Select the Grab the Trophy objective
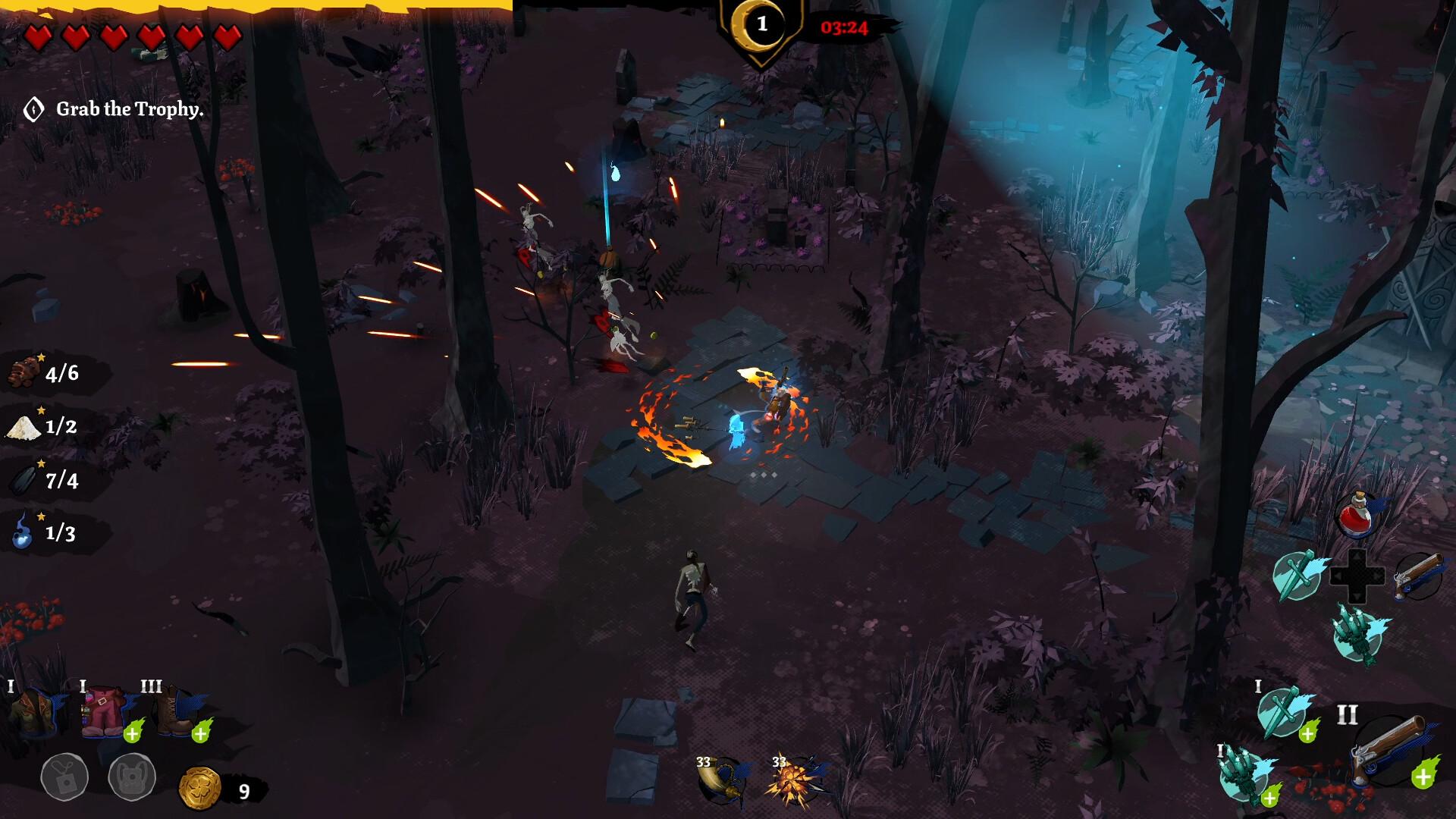The image size is (1456, 819). coord(129,109)
